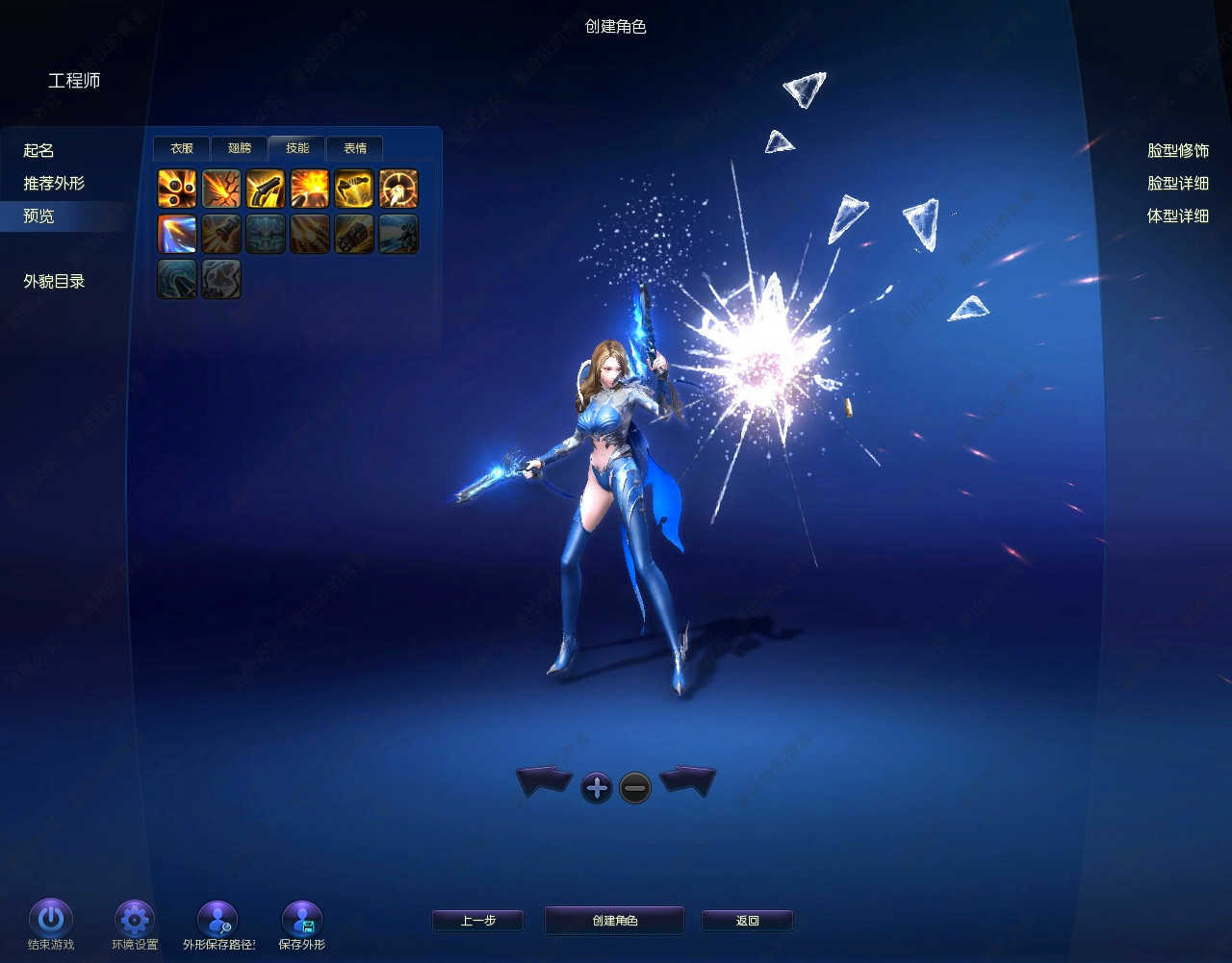Select 推荐外形 recommended appearance entry

[54, 184]
